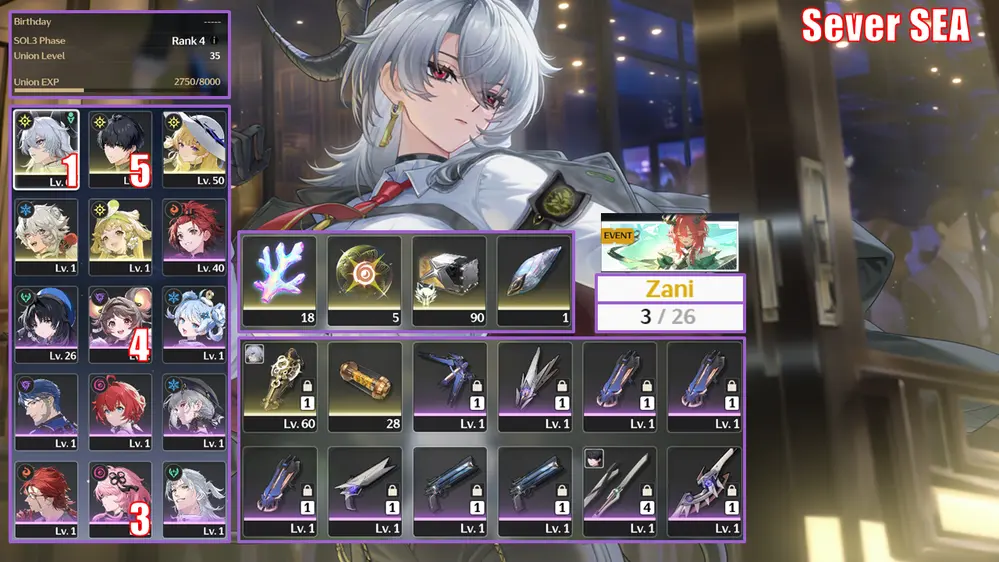Open the event banner thumbnail
The height and width of the screenshot is (562, 999).
669,243
